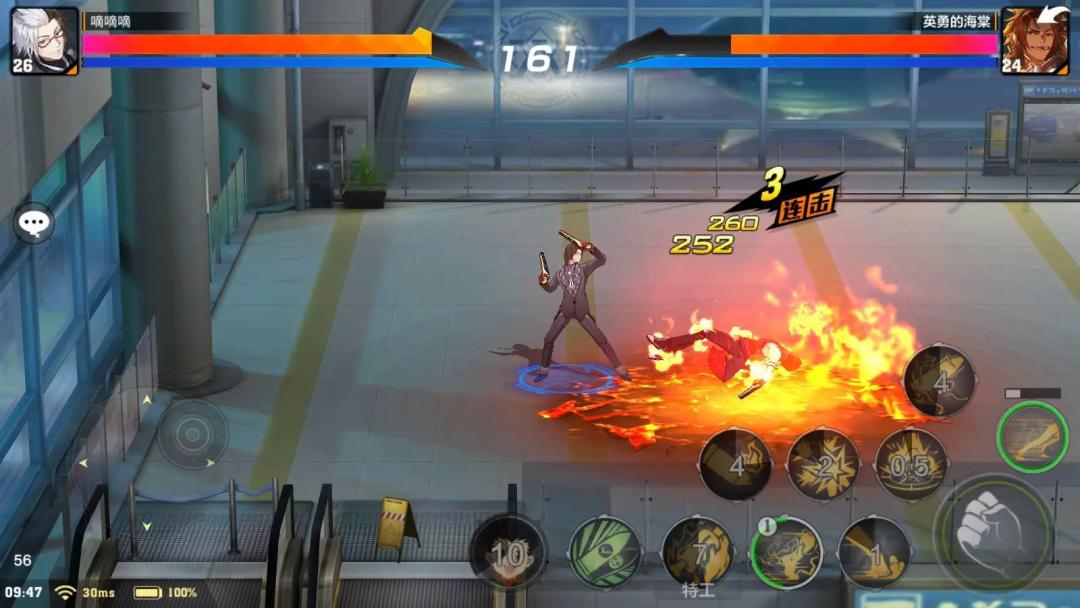Use the green clock skill icon
This screenshot has width=1080, height=608.
click(604, 551)
